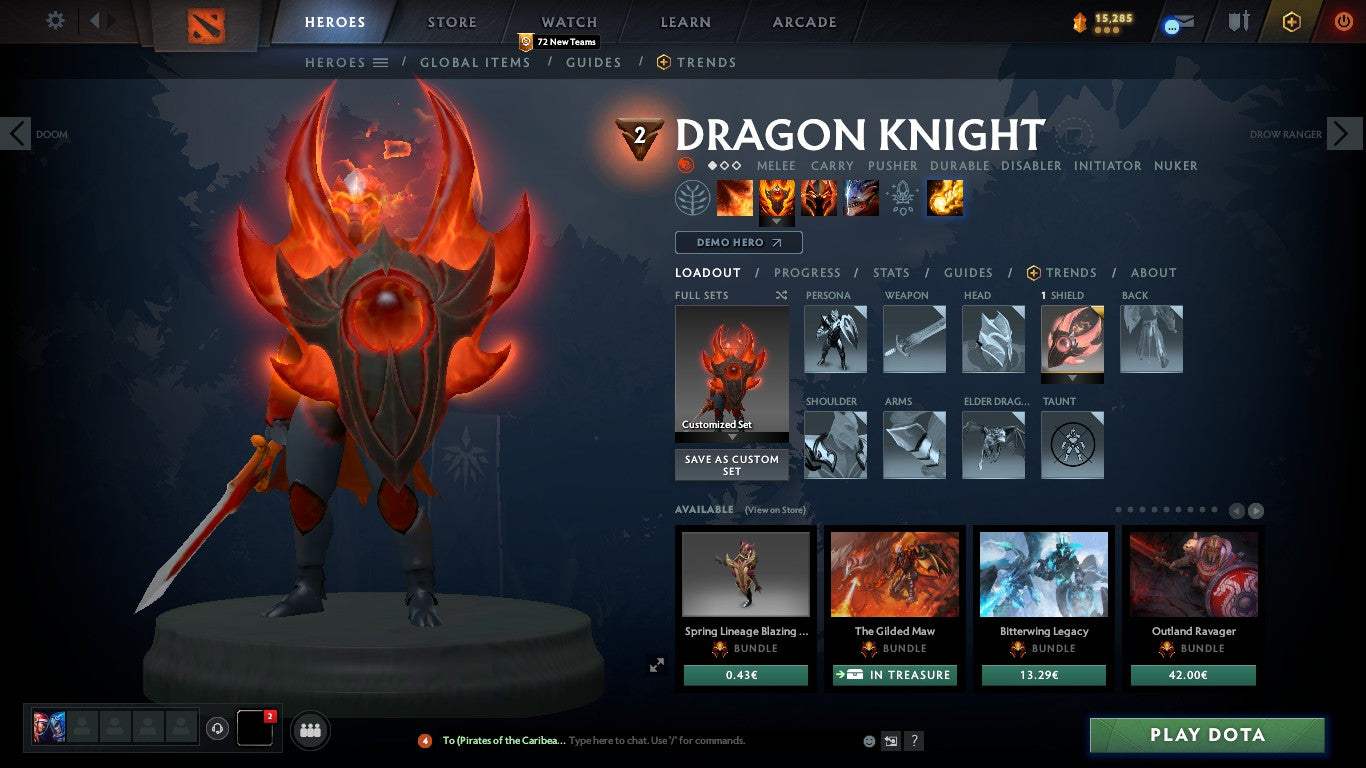Open the heroes list hamburger dropdown
The image size is (1366, 768).
point(380,62)
